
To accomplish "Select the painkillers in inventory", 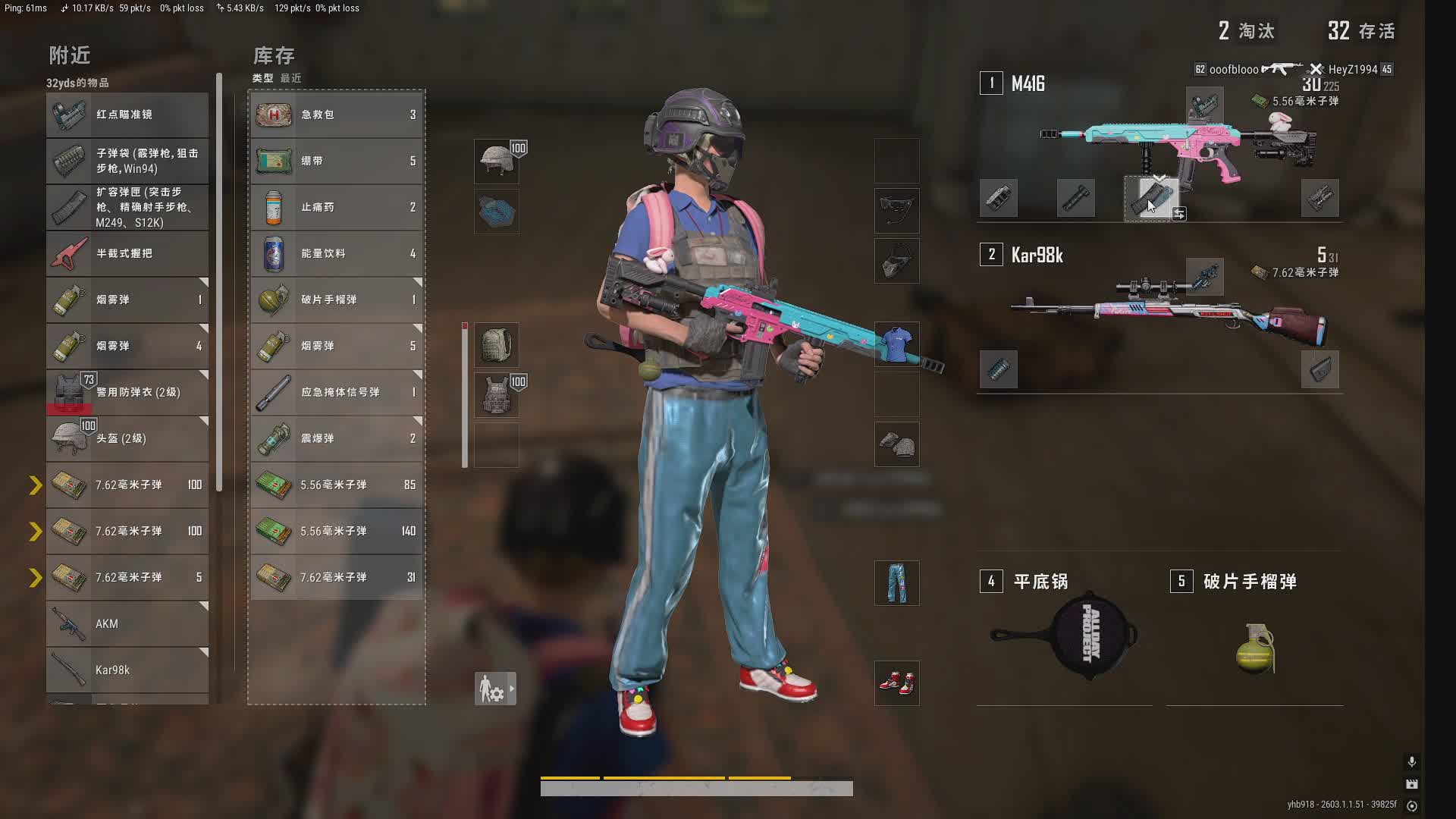I will [336, 207].
